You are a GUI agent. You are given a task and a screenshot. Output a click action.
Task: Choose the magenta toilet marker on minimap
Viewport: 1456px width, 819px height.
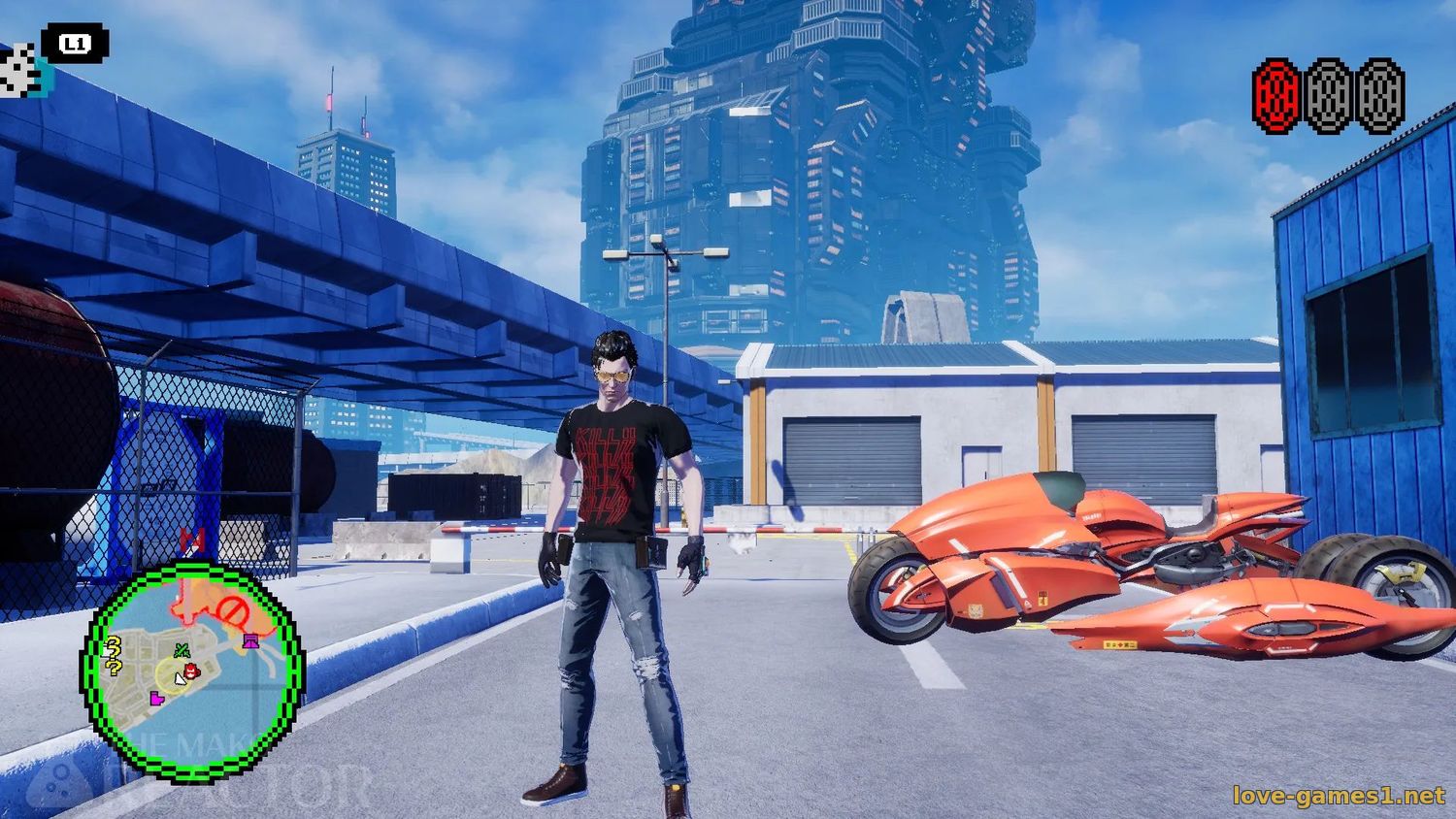point(156,698)
